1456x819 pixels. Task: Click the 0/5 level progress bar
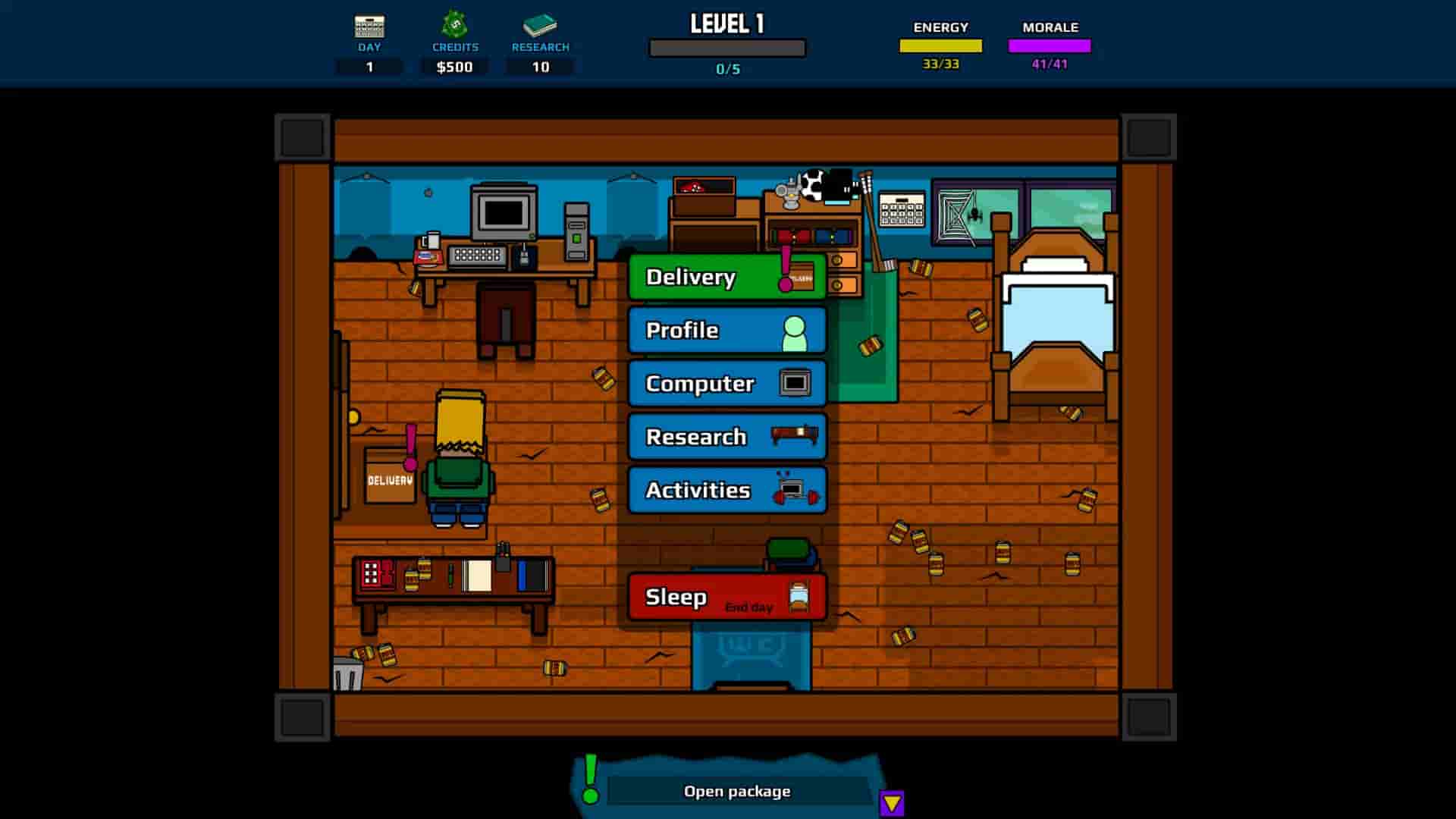coord(726,48)
